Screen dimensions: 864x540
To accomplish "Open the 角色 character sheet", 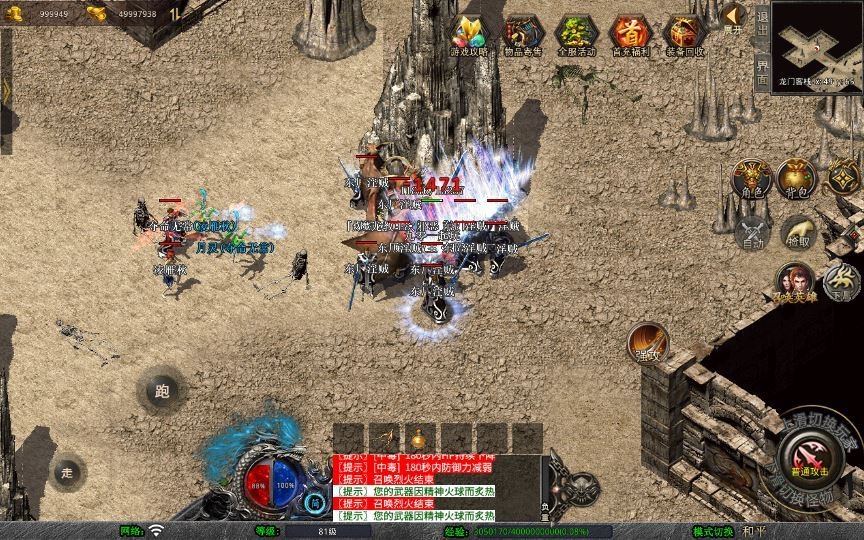I will 751,178.
